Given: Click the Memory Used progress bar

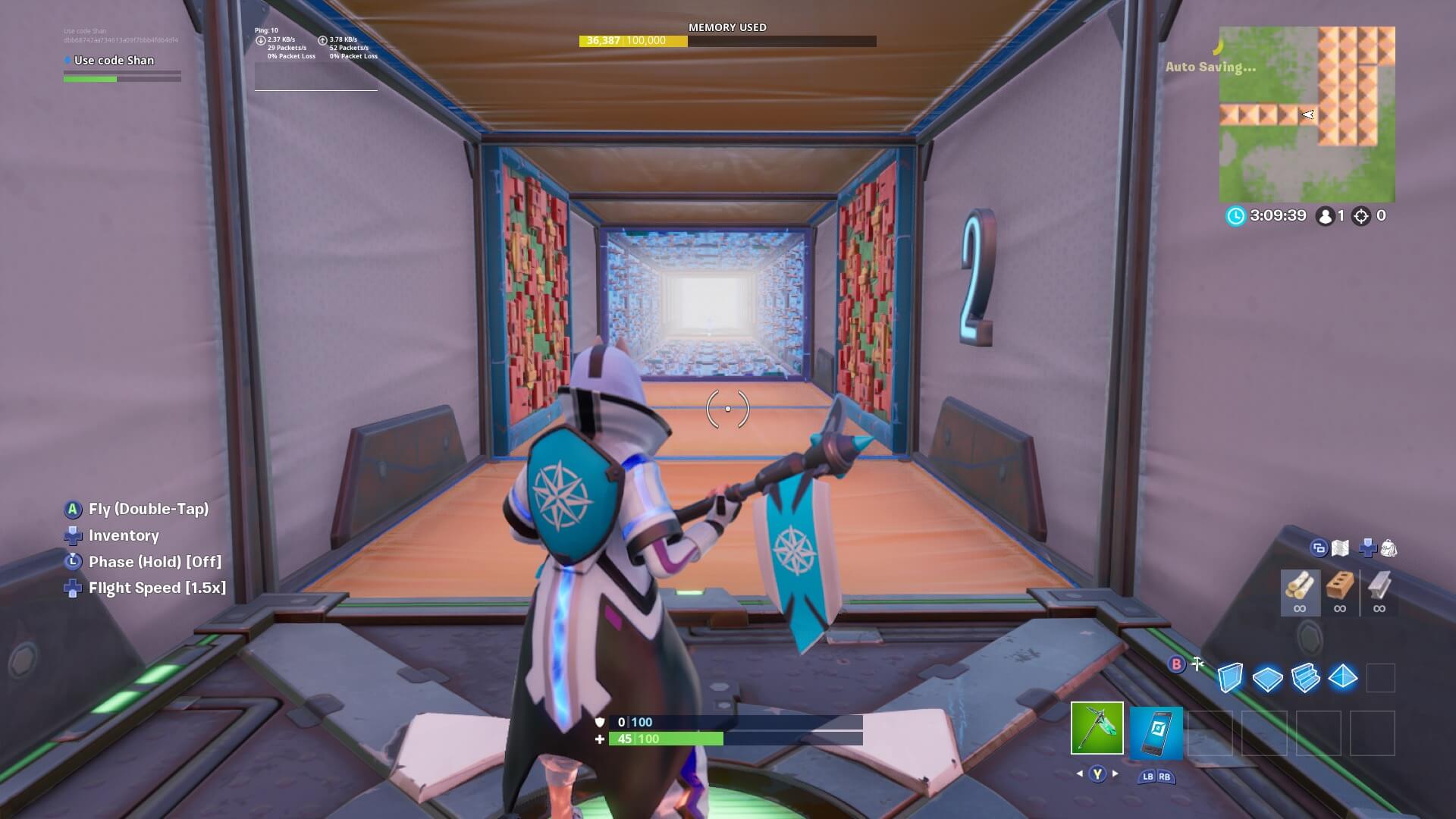Looking at the screenshot, I should [x=728, y=42].
